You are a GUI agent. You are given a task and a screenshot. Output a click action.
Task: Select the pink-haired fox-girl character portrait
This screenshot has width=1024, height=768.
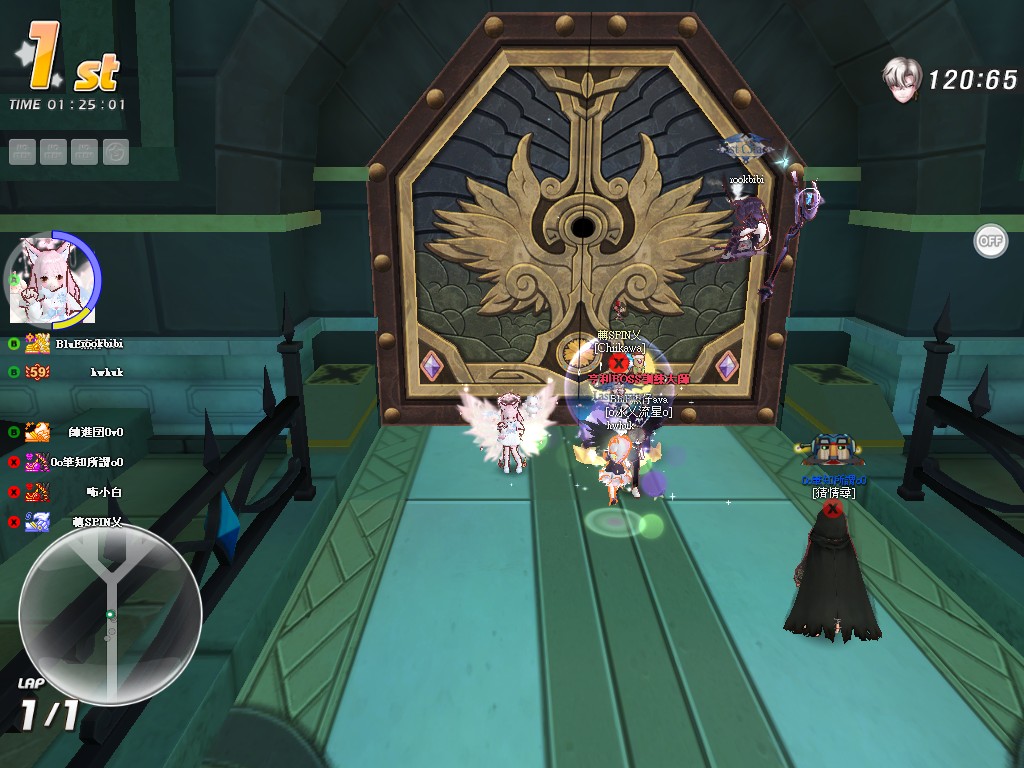click(x=51, y=279)
